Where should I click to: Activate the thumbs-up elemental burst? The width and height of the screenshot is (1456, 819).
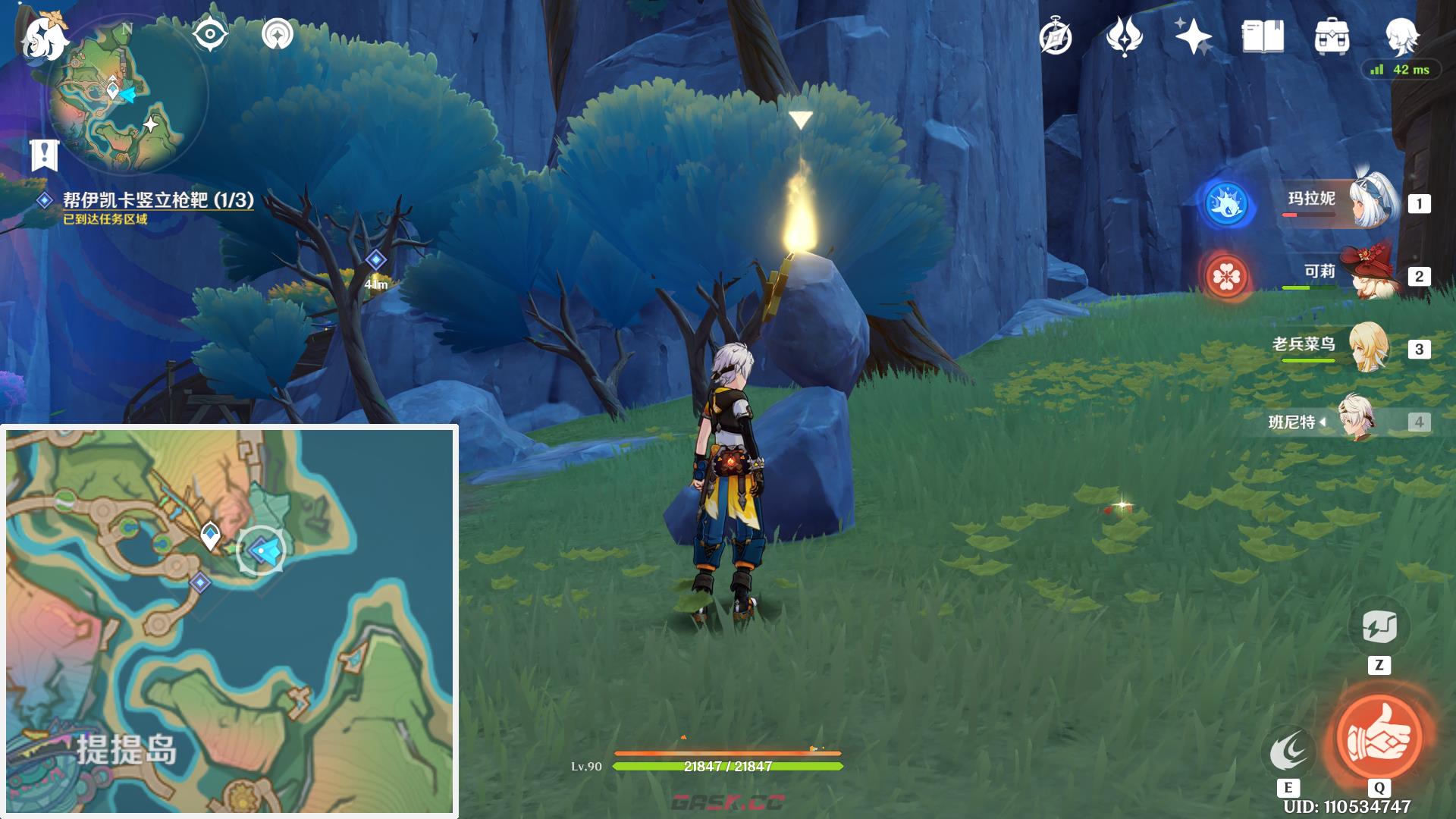point(1379,736)
